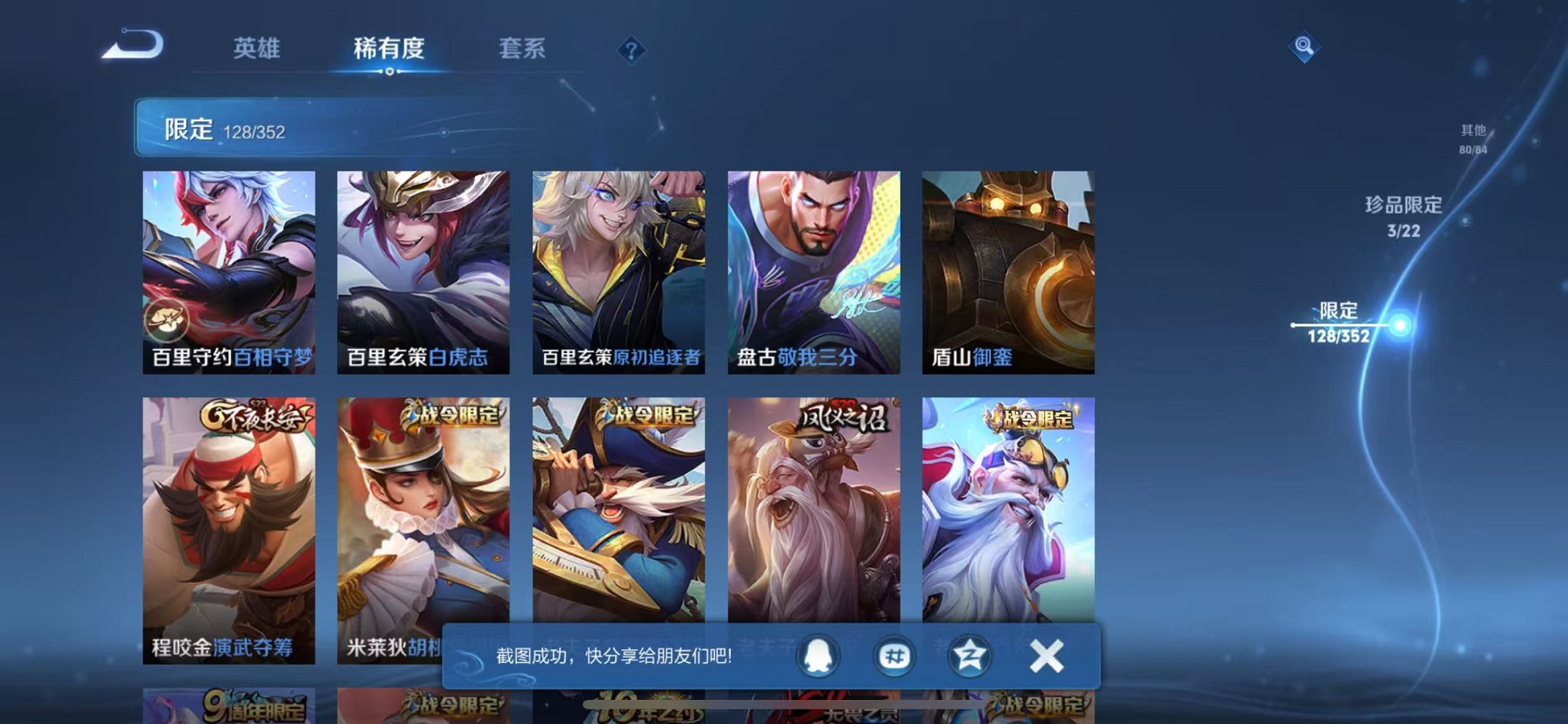Share screenshot to Qzone star icon

(969, 655)
